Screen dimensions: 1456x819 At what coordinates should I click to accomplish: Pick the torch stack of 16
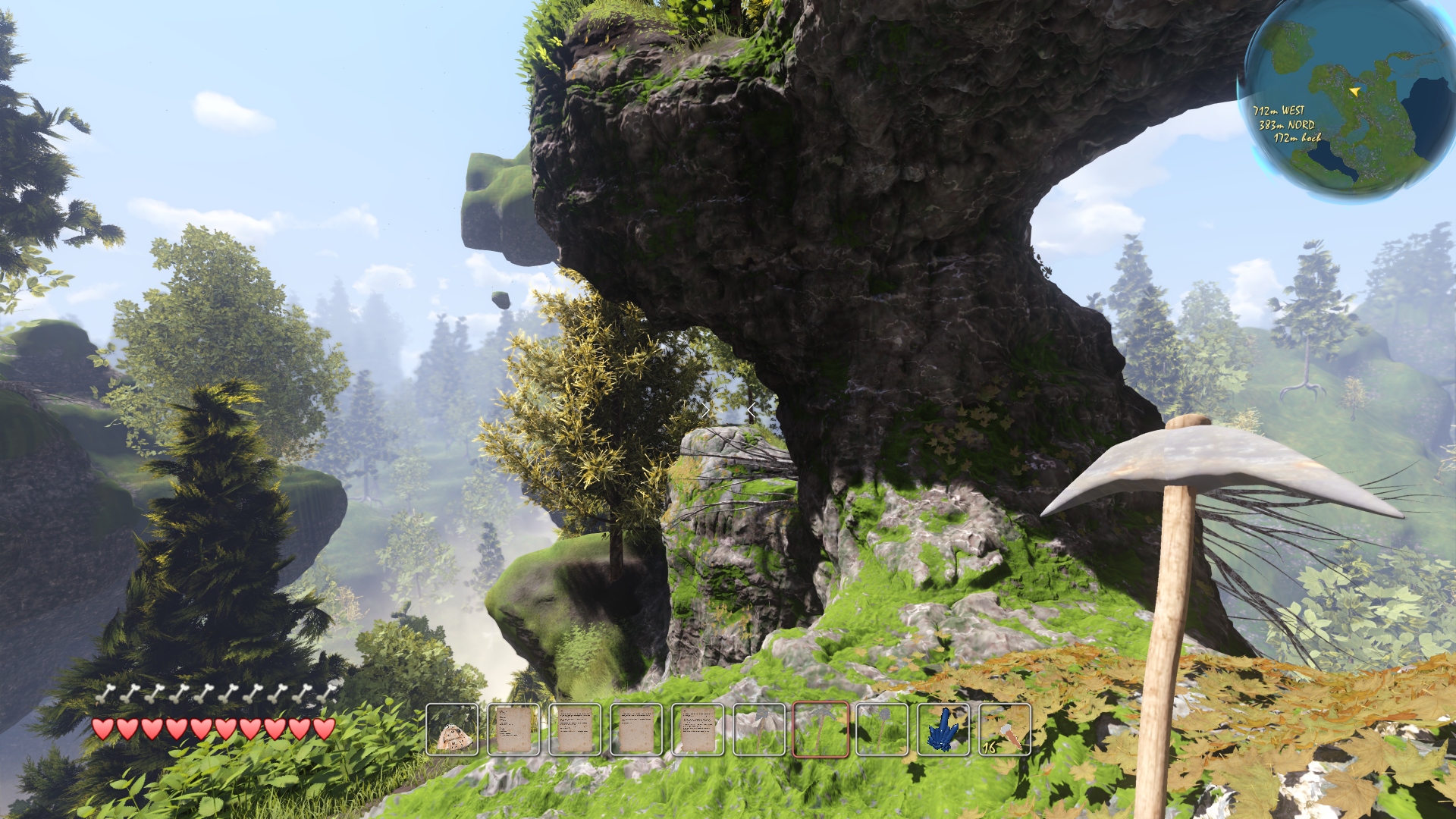click(x=1005, y=730)
